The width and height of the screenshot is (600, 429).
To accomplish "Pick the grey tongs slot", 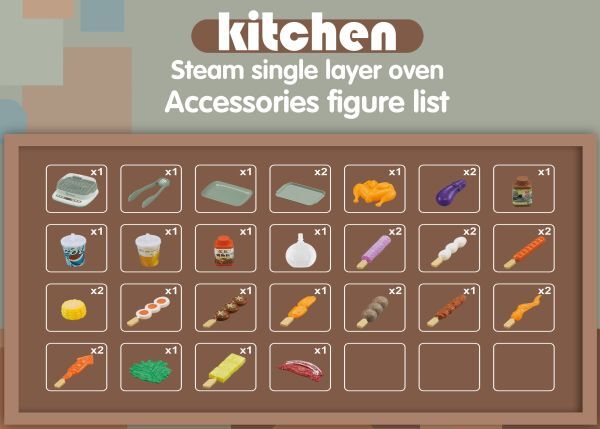I will (150, 188).
